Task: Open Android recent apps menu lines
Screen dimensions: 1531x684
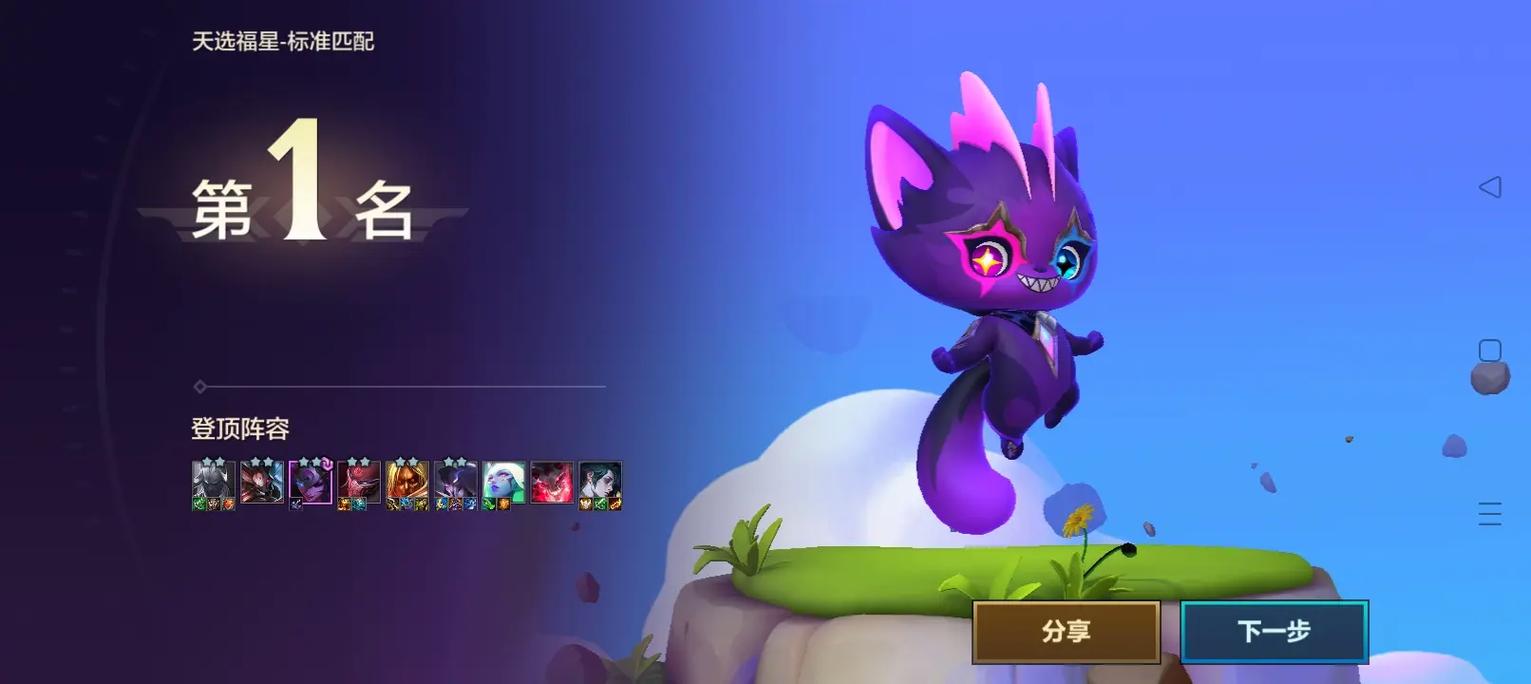Action: [1490, 514]
